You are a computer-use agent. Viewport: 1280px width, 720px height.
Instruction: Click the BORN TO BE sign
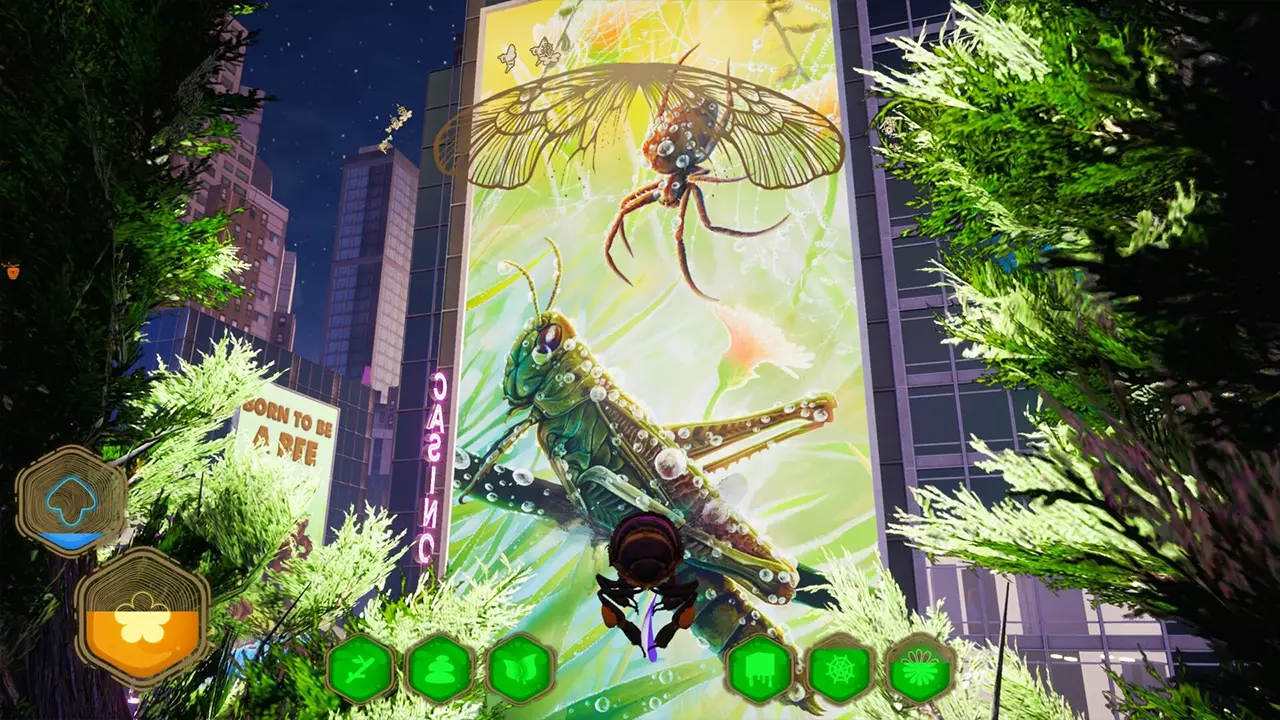pos(285,424)
